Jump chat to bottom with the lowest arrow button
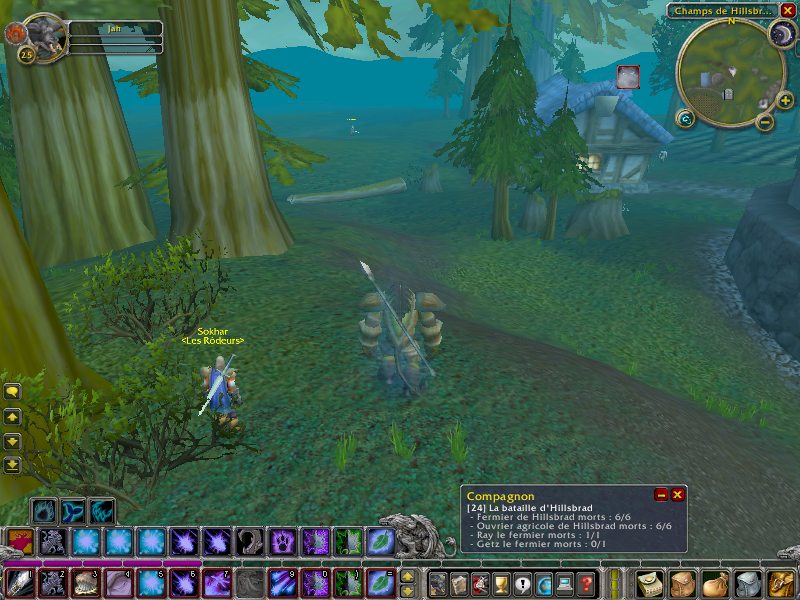 (x=13, y=465)
